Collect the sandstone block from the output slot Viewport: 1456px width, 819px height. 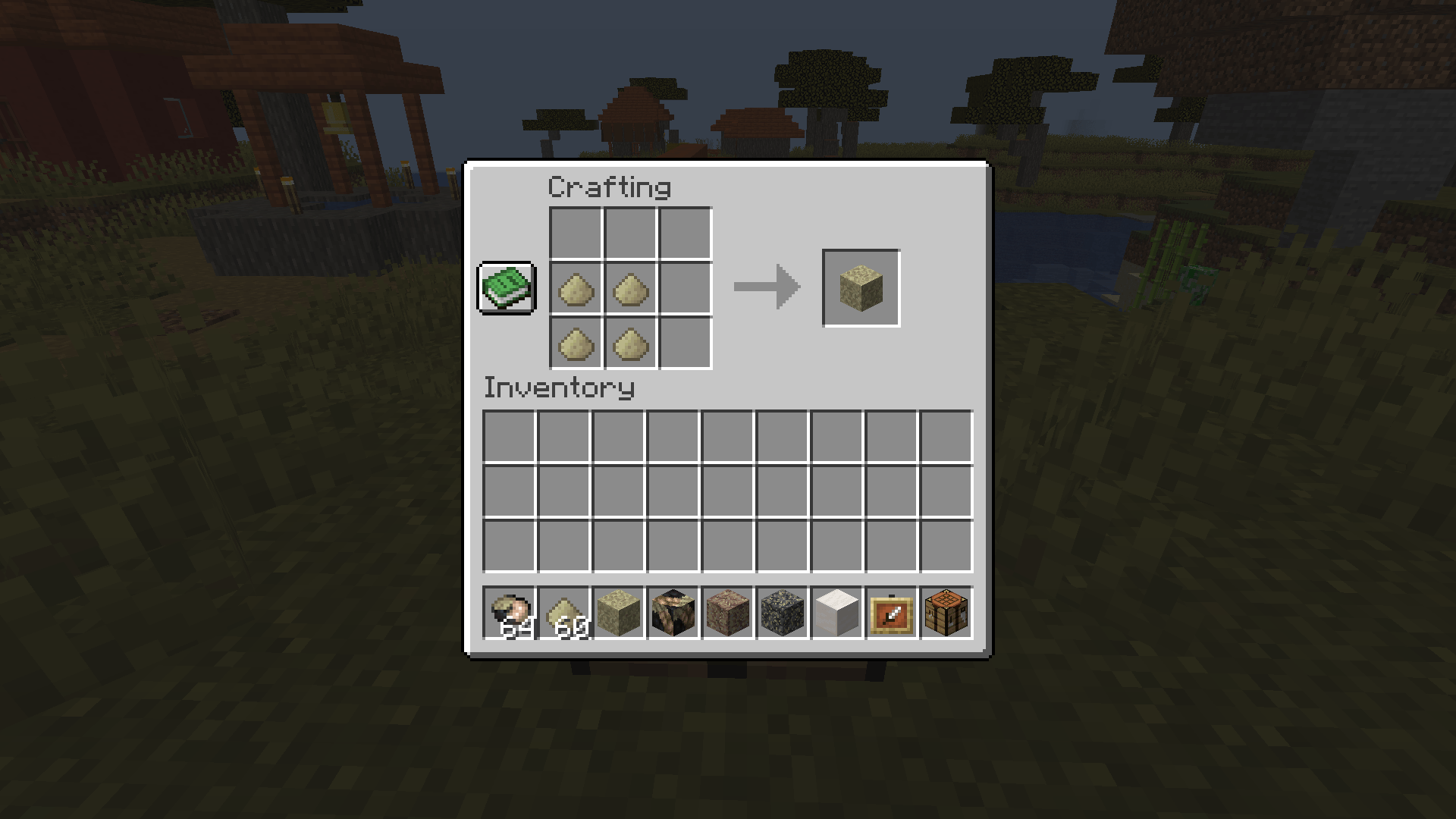(x=861, y=288)
